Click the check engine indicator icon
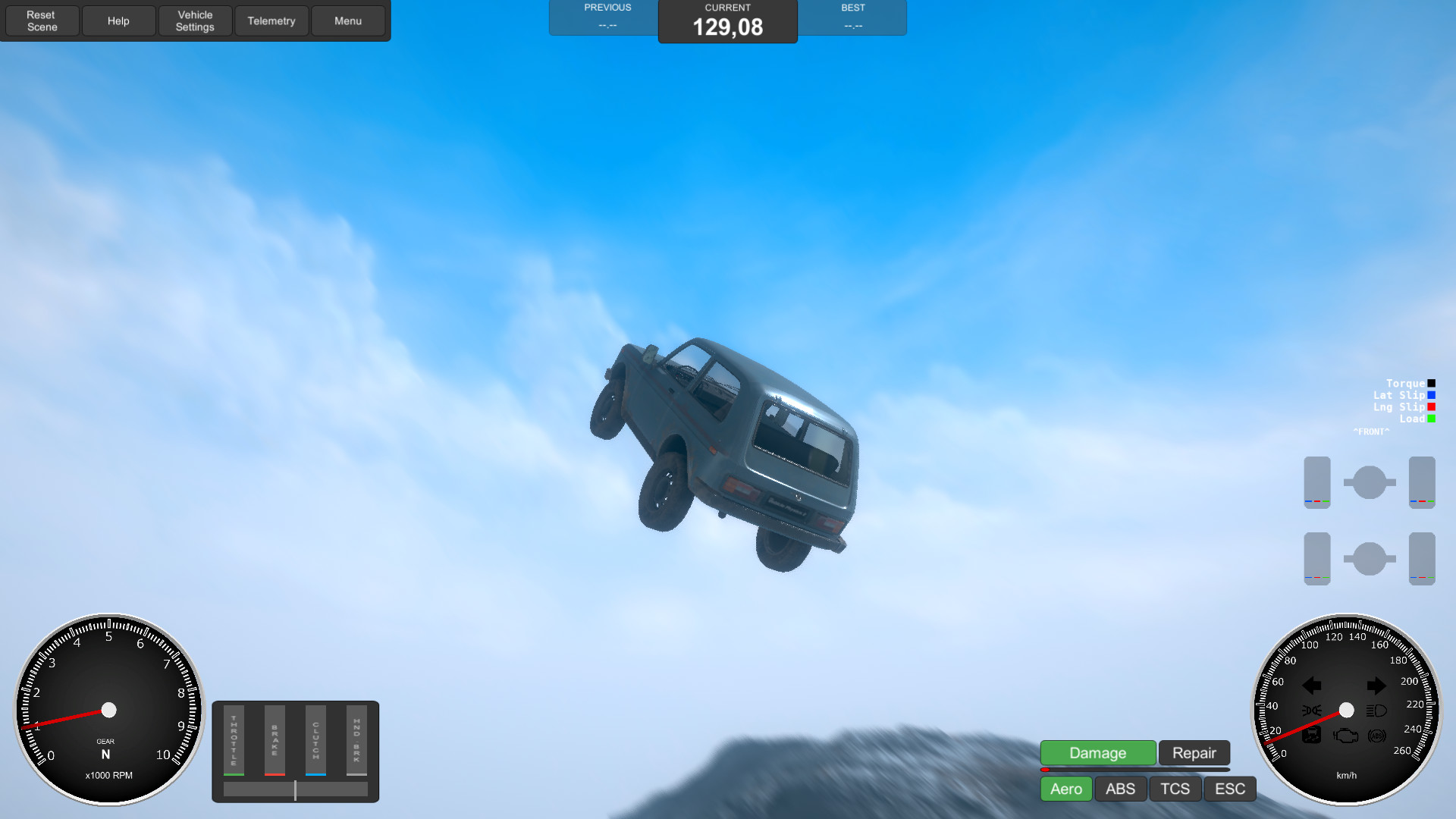The width and height of the screenshot is (1456, 819). 1345,736
